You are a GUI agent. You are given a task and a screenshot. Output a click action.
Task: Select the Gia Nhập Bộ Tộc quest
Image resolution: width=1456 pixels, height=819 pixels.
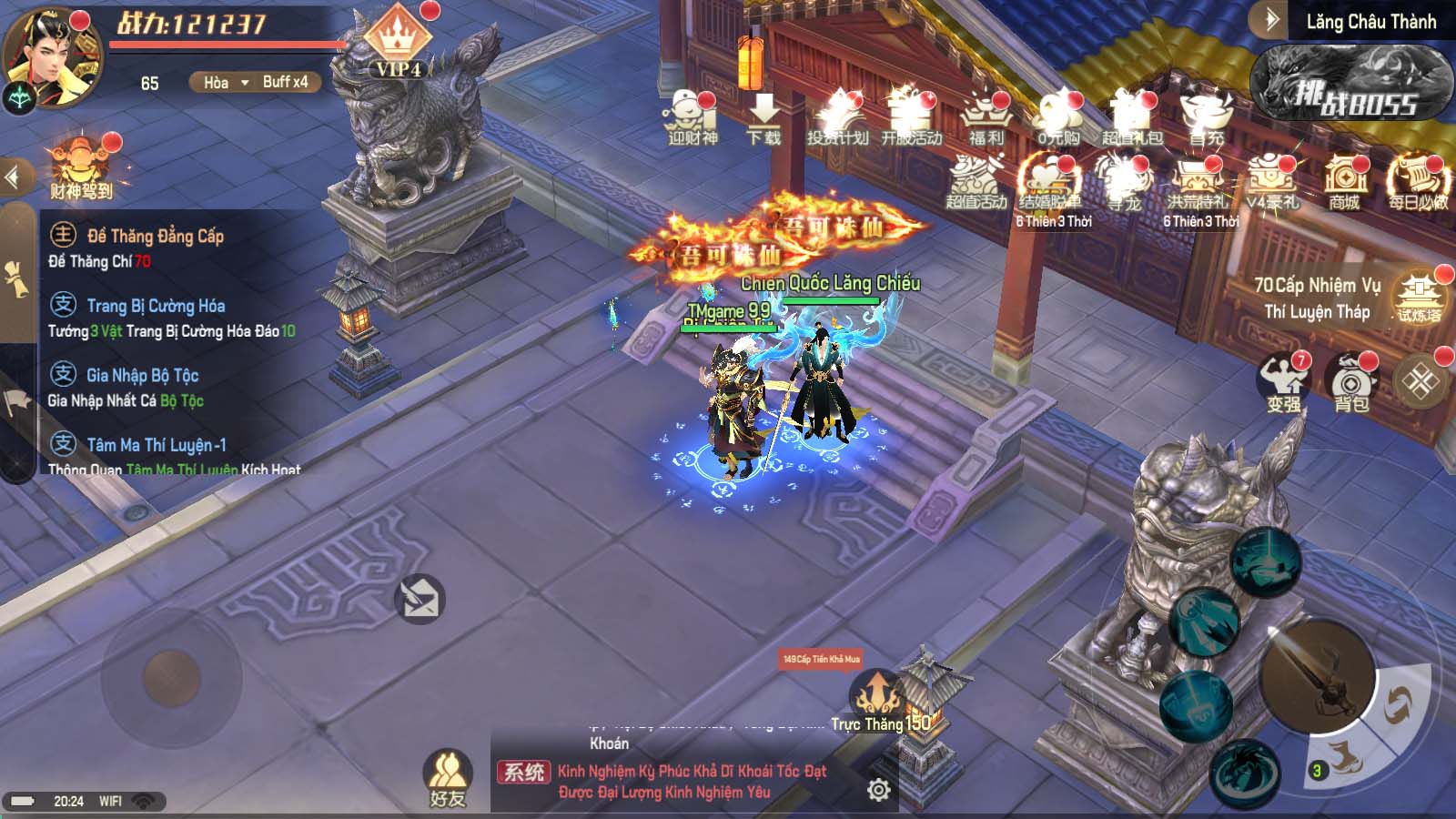pos(143,376)
